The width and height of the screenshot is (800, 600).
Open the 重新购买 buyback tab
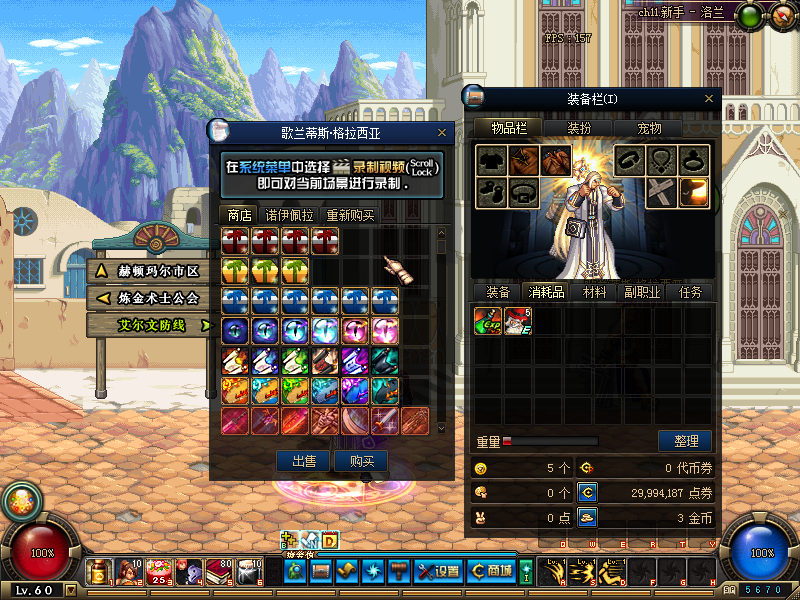pyautogui.click(x=350, y=215)
